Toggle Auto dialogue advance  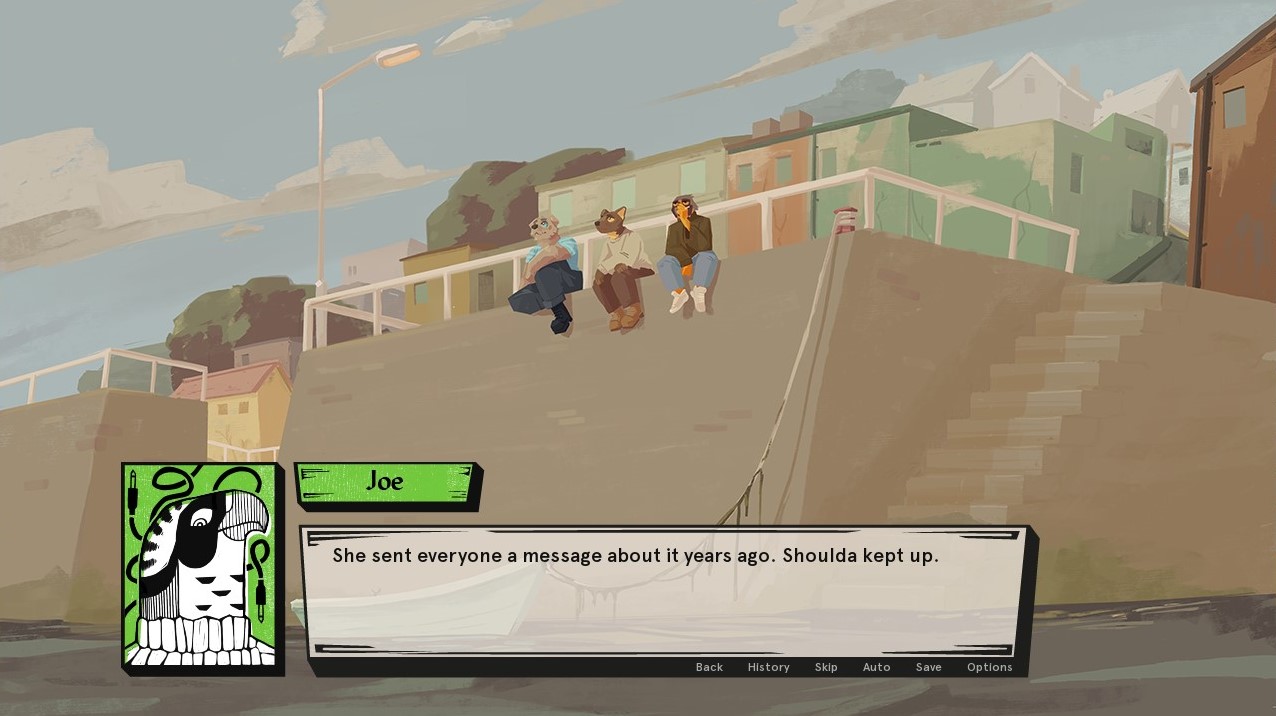tap(876, 667)
